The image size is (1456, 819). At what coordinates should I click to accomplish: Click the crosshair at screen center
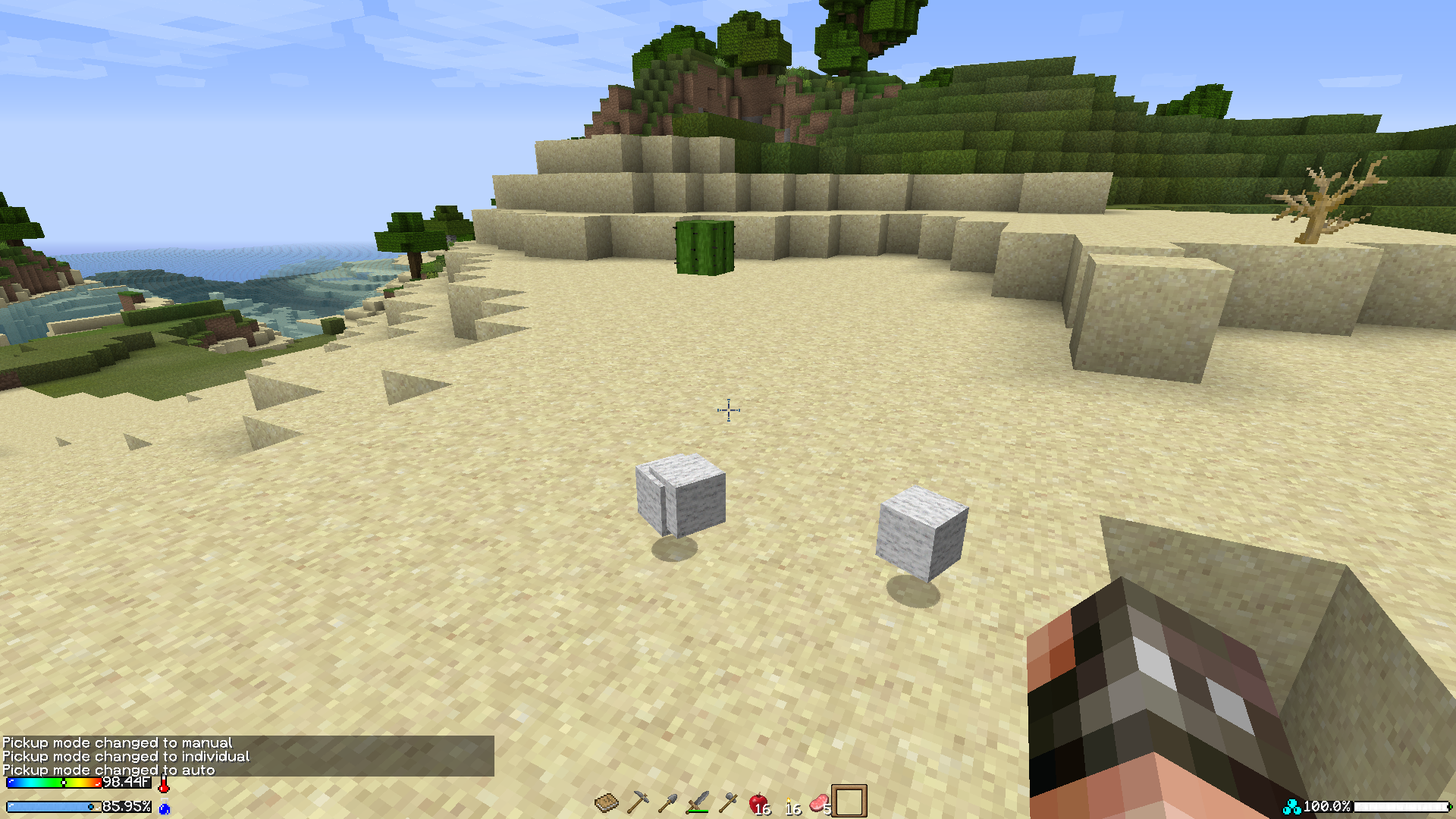[726, 409]
